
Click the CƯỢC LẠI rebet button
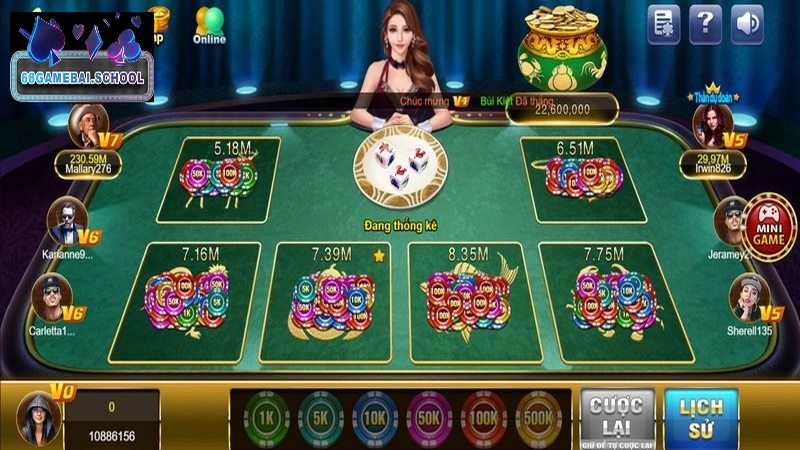pyautogui.click(x=617, y=413)
